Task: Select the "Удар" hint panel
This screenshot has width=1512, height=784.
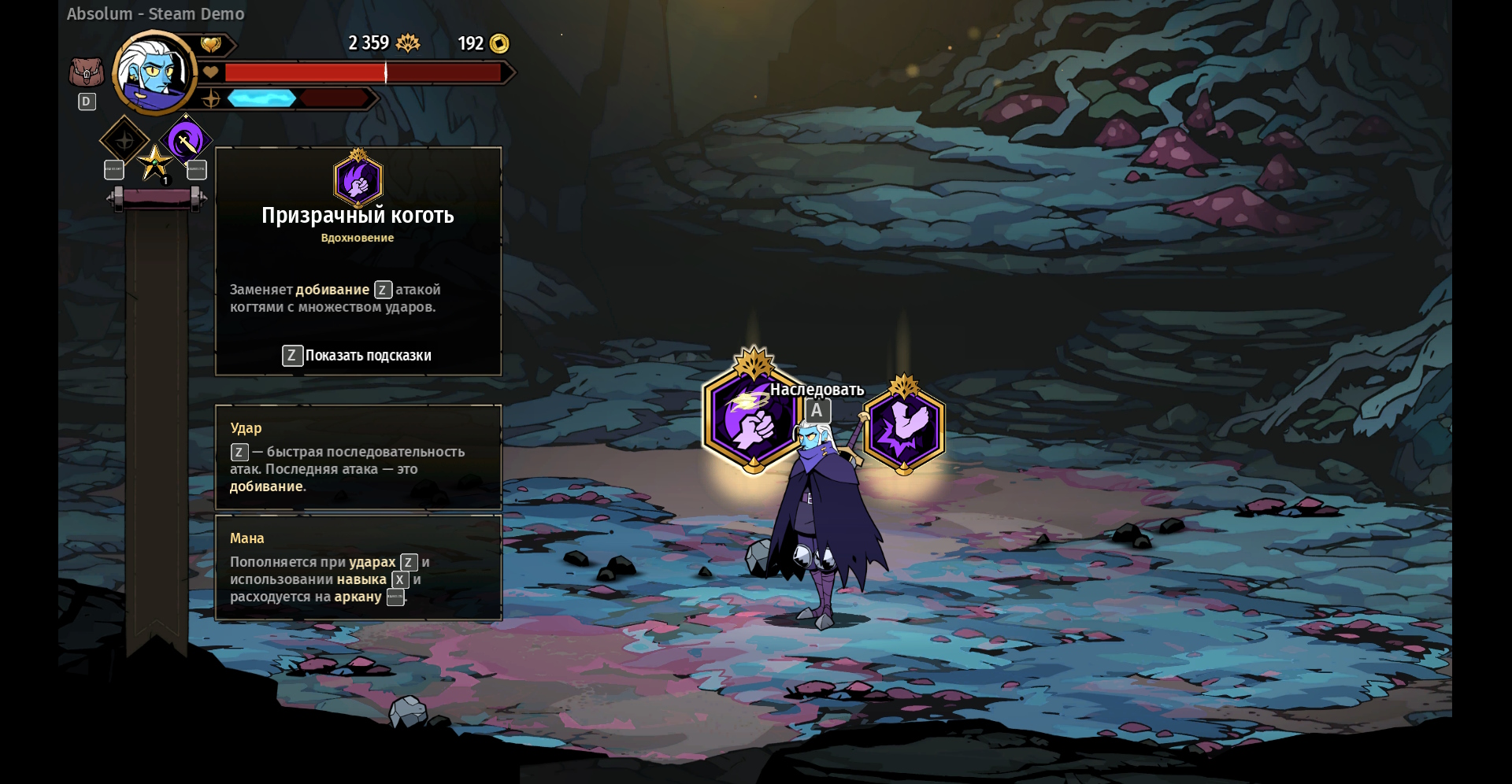Action: [358, 457]
